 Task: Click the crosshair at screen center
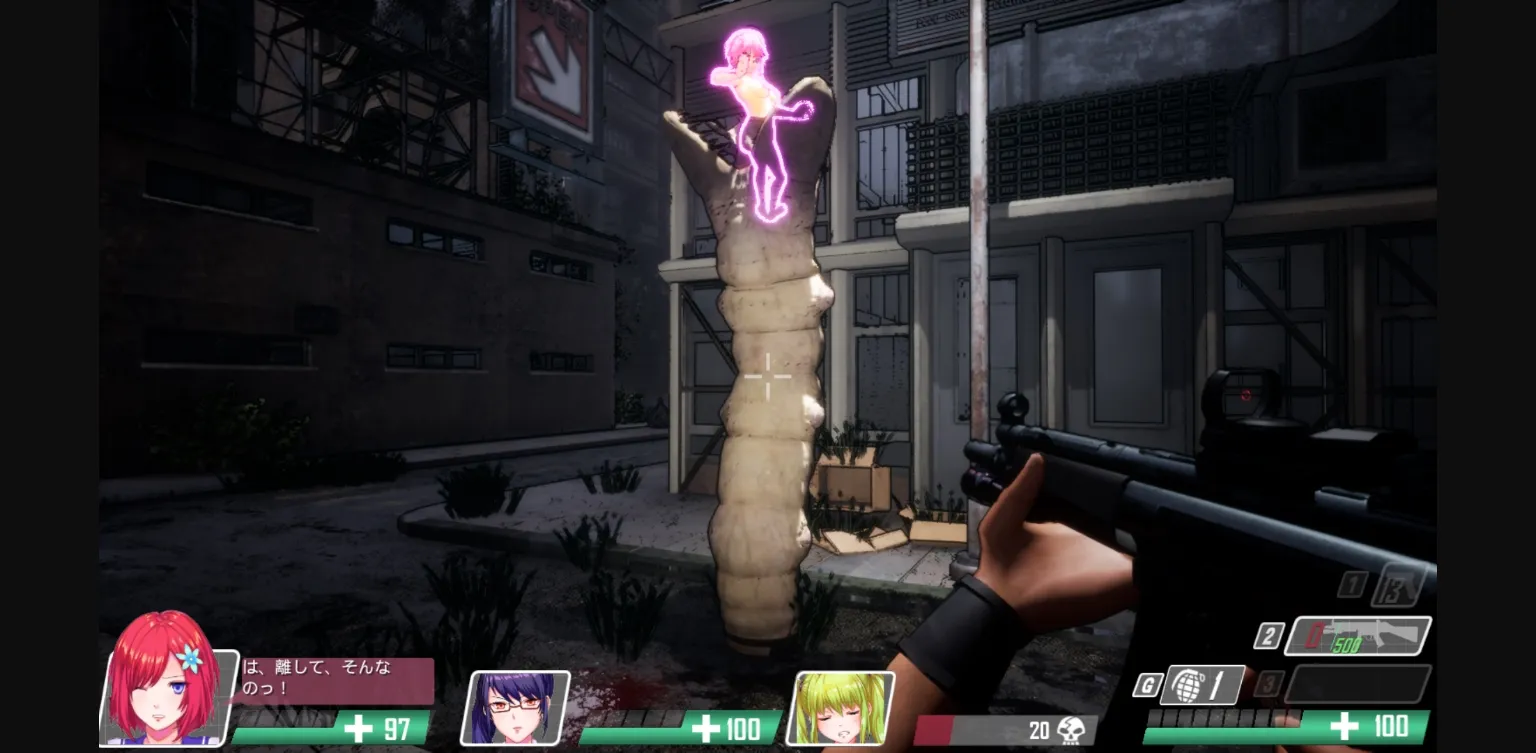(768, 377)
